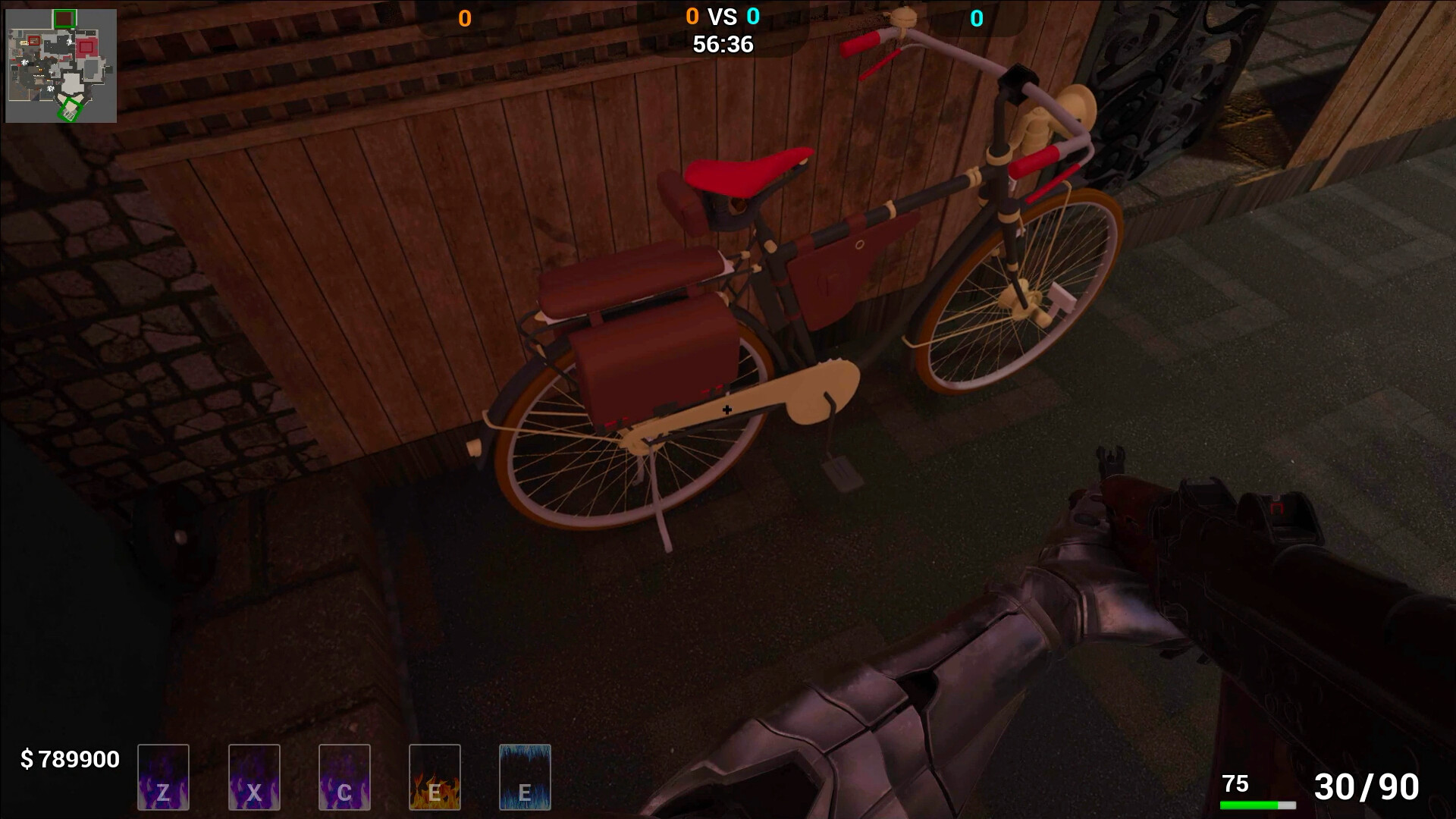Expand the VS scoreboard header
Screen dimensions: 1456x819
point(721,16)
